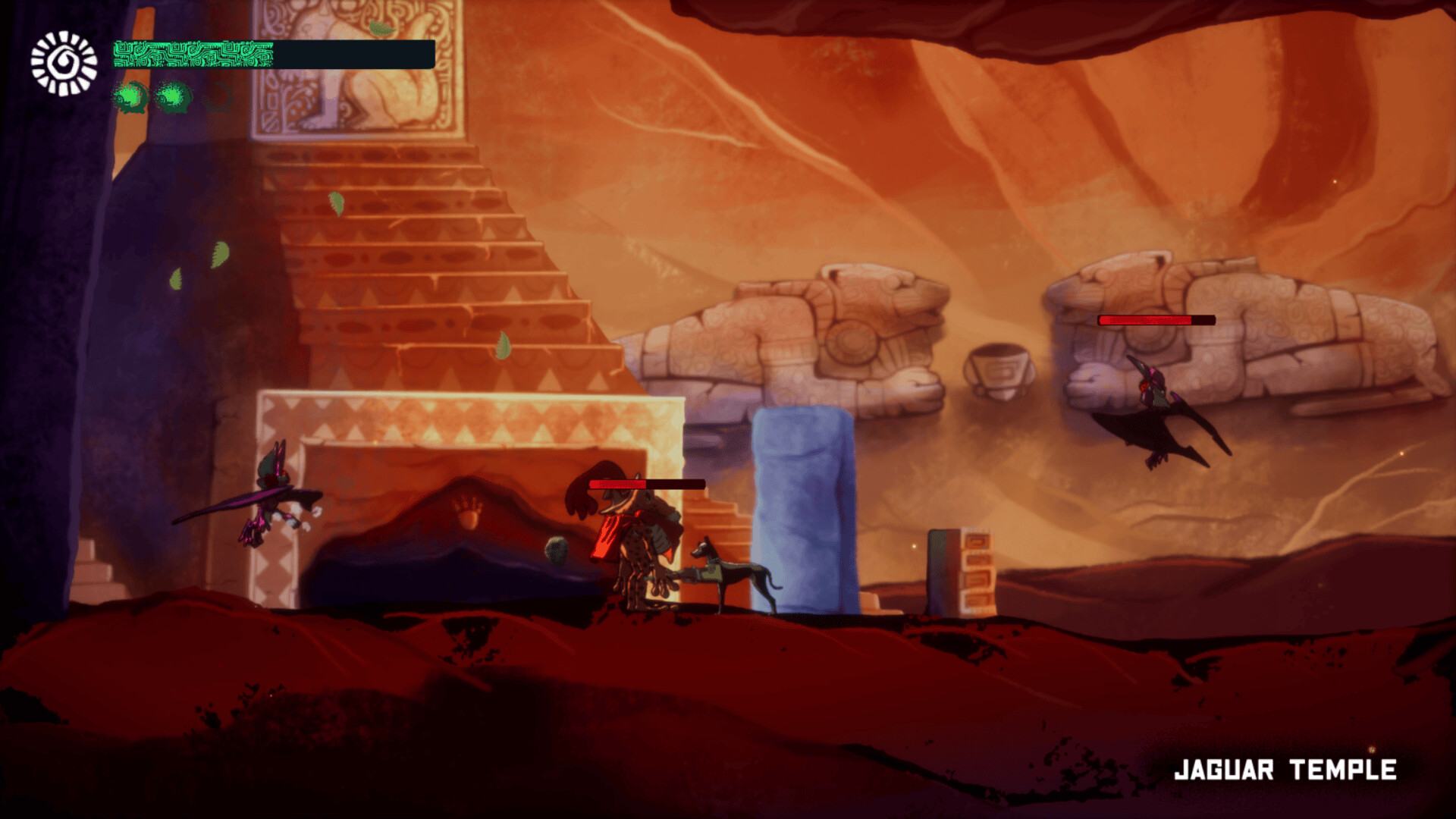The width and height of the screenshot is (1456, 819).
Task: Click the white sun spiral emblem
Action: click(x=62, y=60)
